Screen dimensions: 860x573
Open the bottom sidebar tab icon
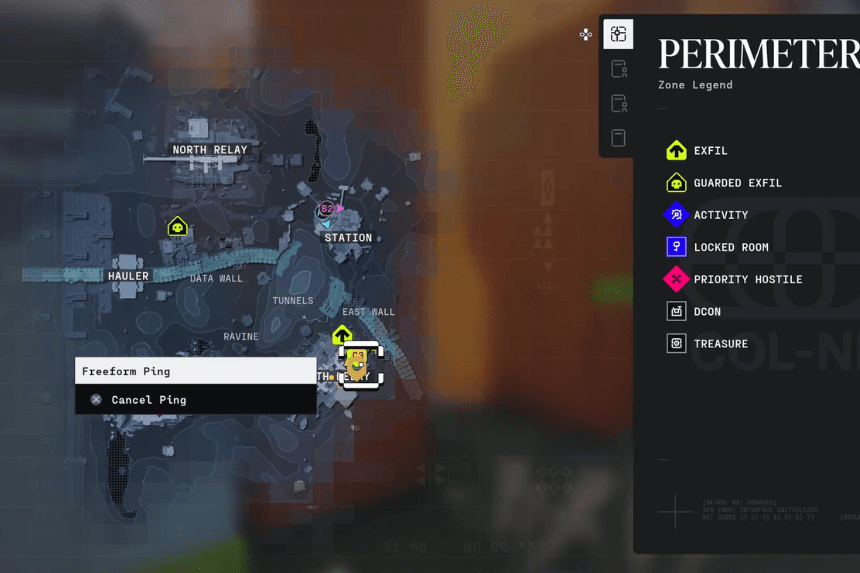click(618, 138)
